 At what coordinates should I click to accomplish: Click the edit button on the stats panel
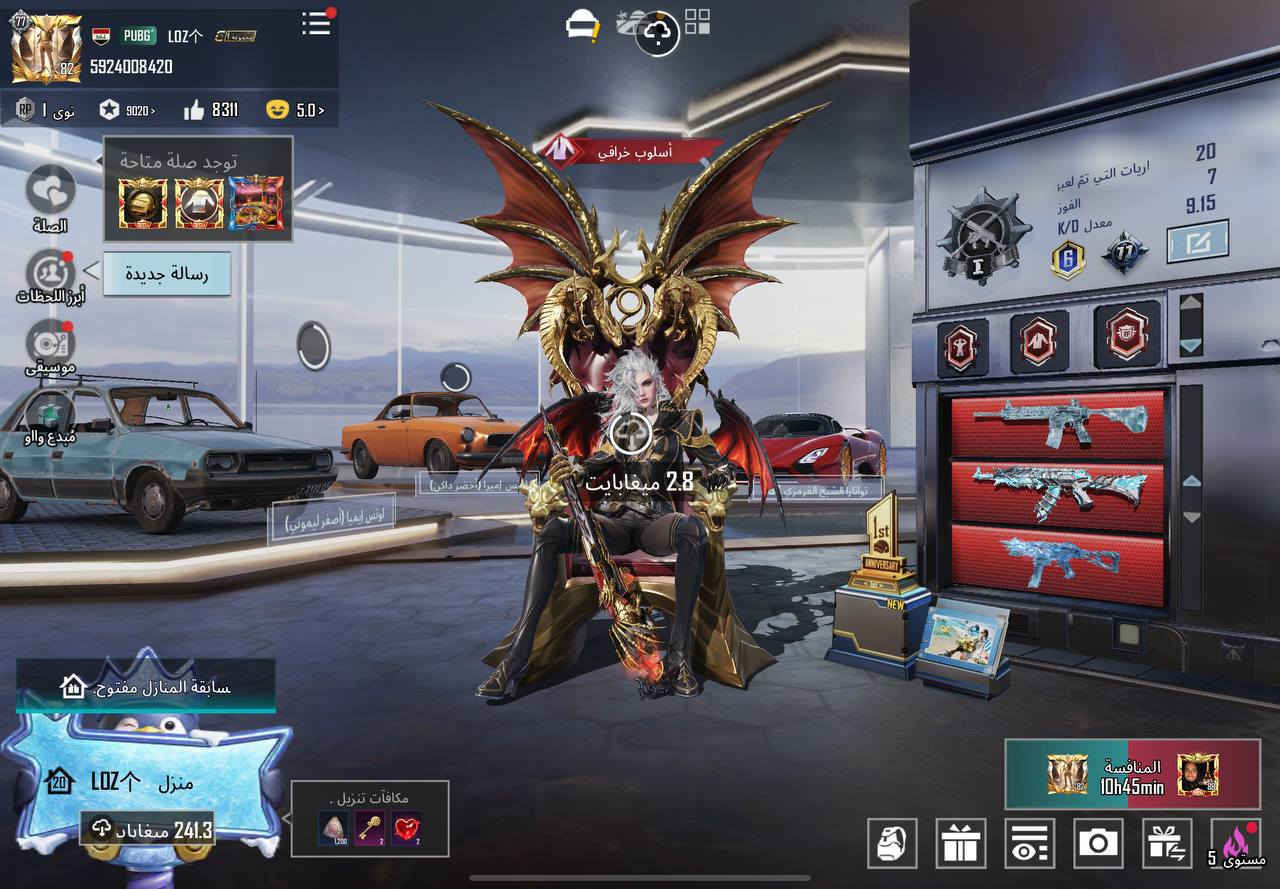pyautogui.click(x=1197, y=241)
